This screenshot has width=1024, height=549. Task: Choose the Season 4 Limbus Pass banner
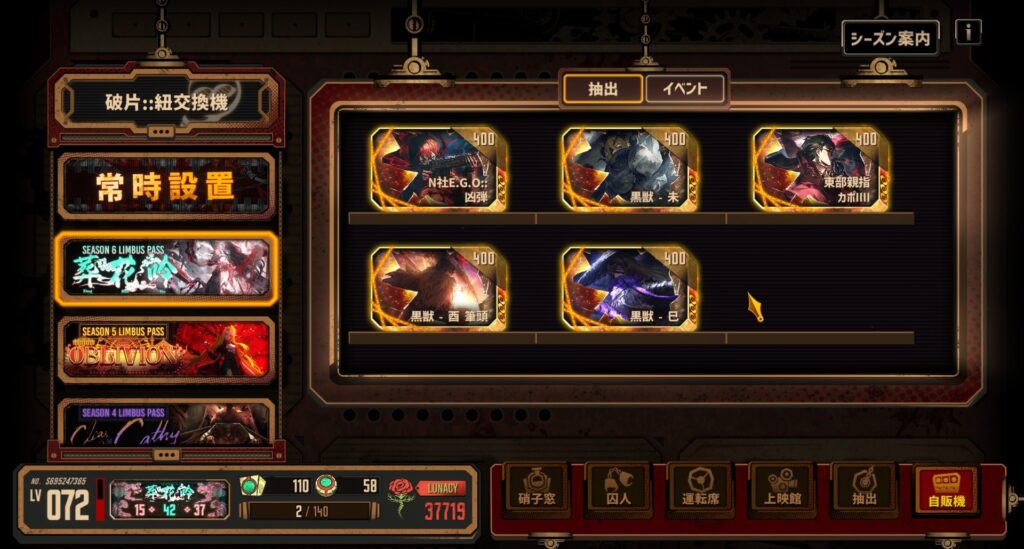pos(166,423)
